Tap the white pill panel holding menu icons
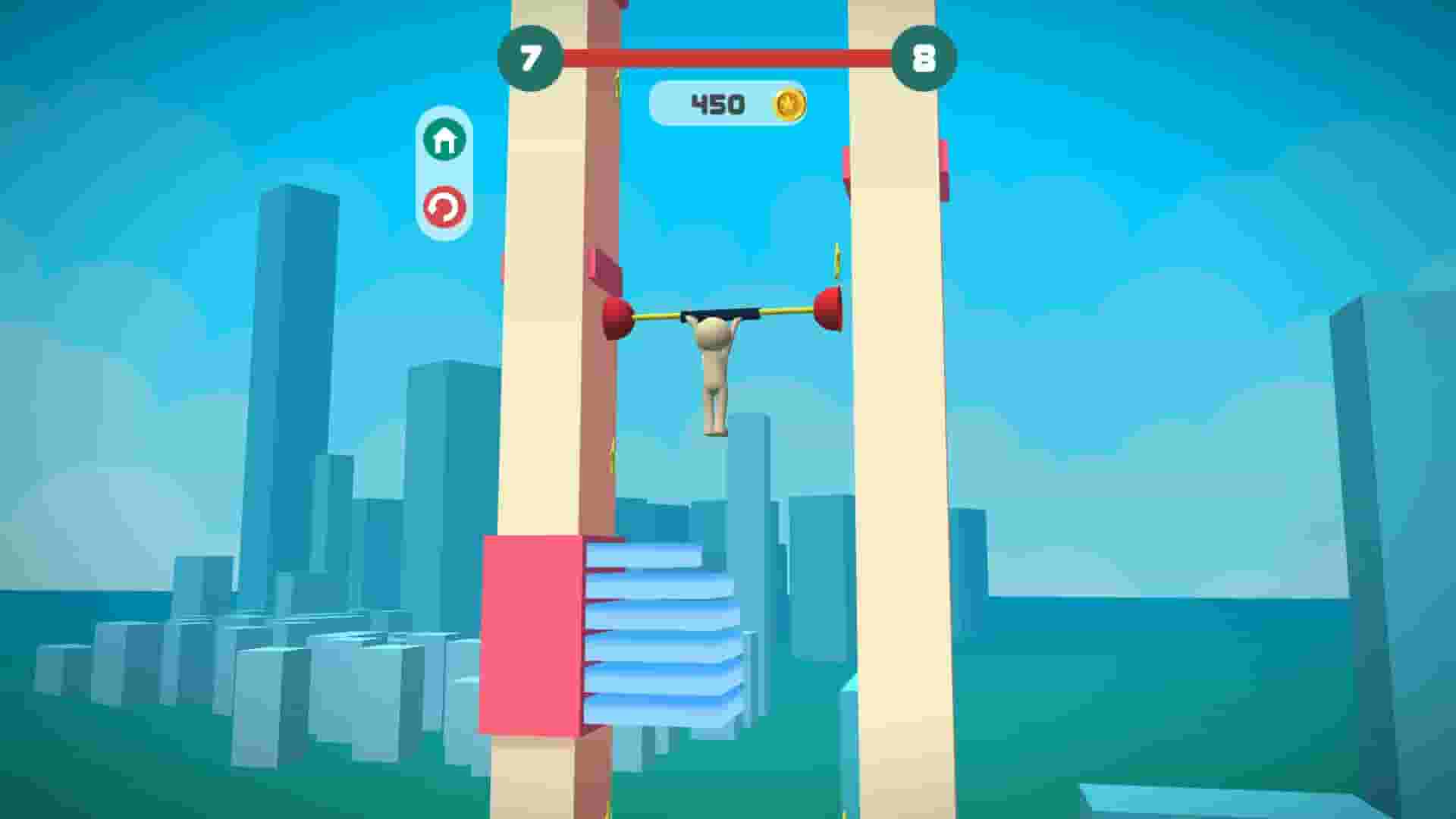The height and width of the screenshot is (819, 1456). (x=445, y=174)
